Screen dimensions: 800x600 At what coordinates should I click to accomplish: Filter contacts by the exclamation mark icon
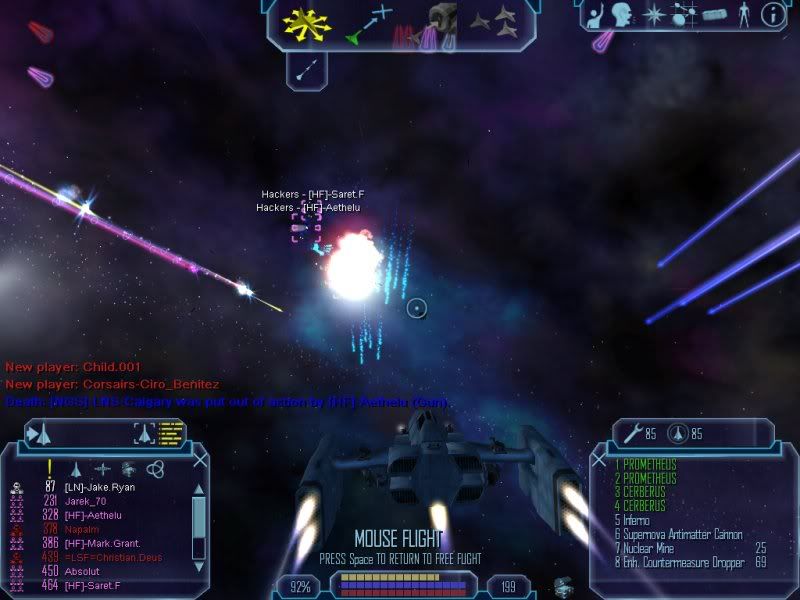pyautogui.click(x=48, y=468)
